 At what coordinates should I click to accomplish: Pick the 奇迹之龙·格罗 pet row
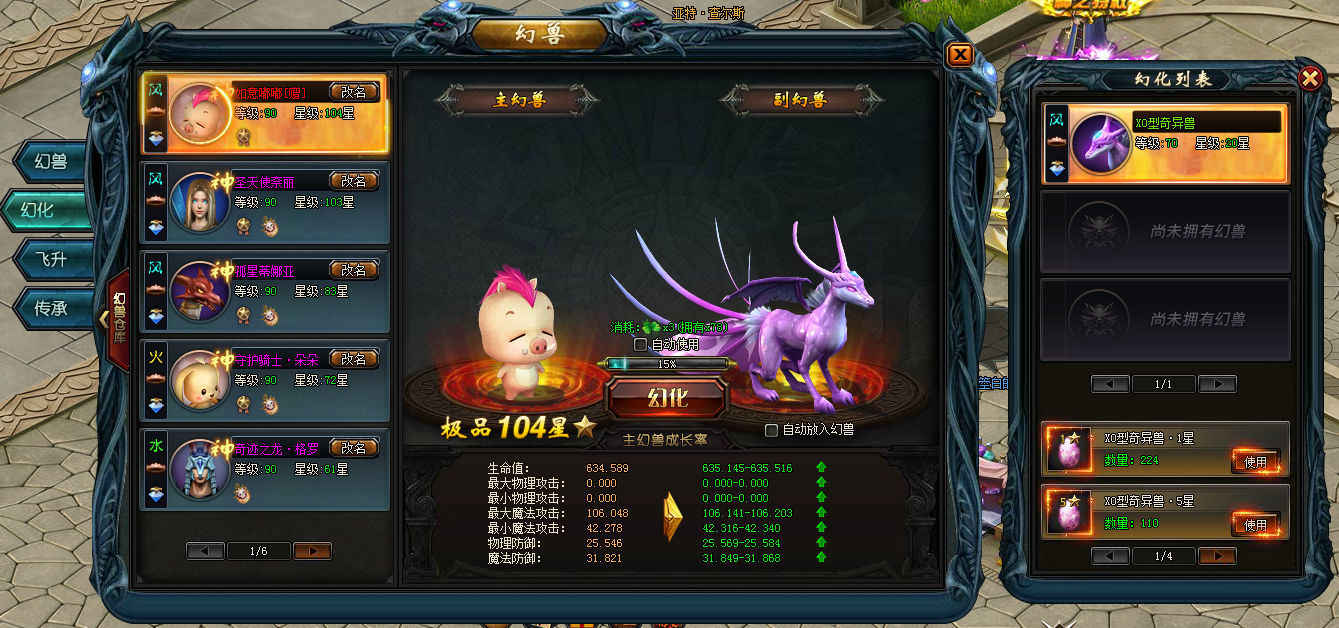point(265,468)
